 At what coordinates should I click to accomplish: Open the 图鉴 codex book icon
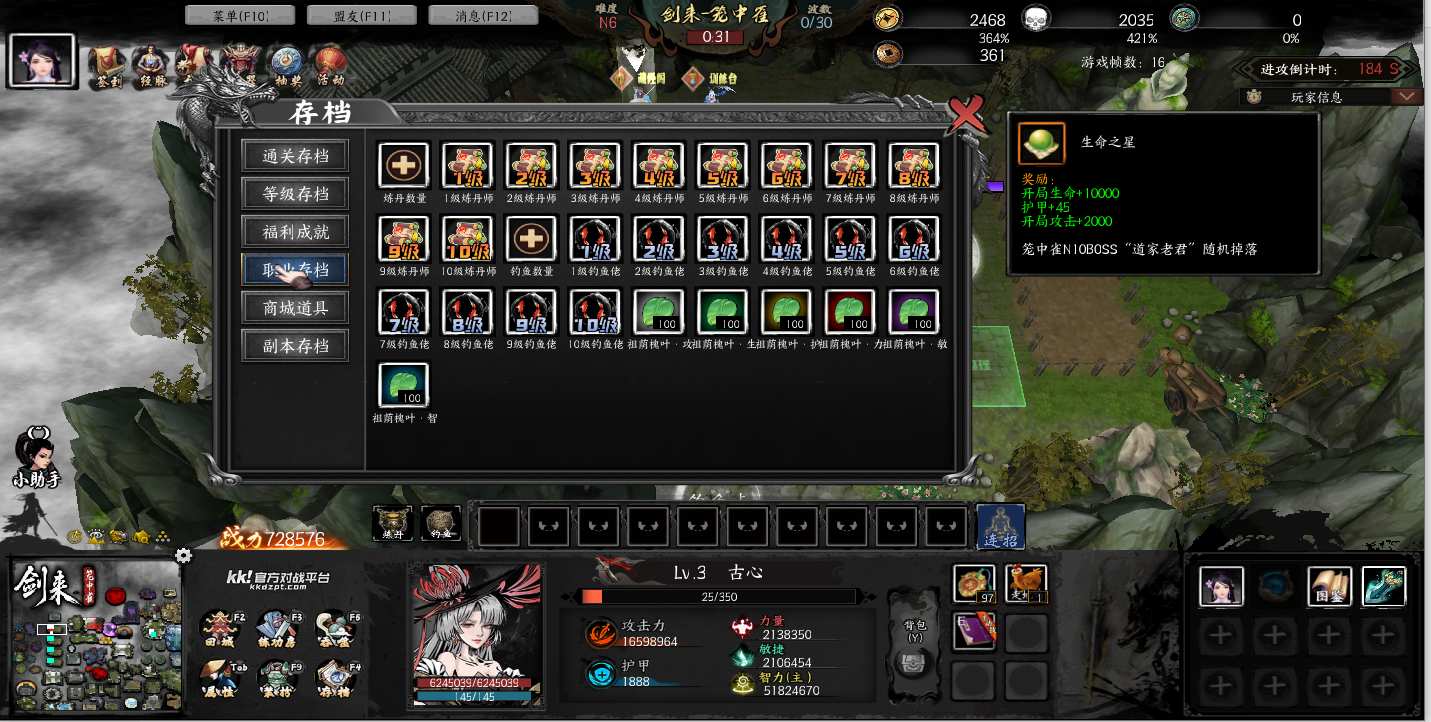click(1329, 587)
